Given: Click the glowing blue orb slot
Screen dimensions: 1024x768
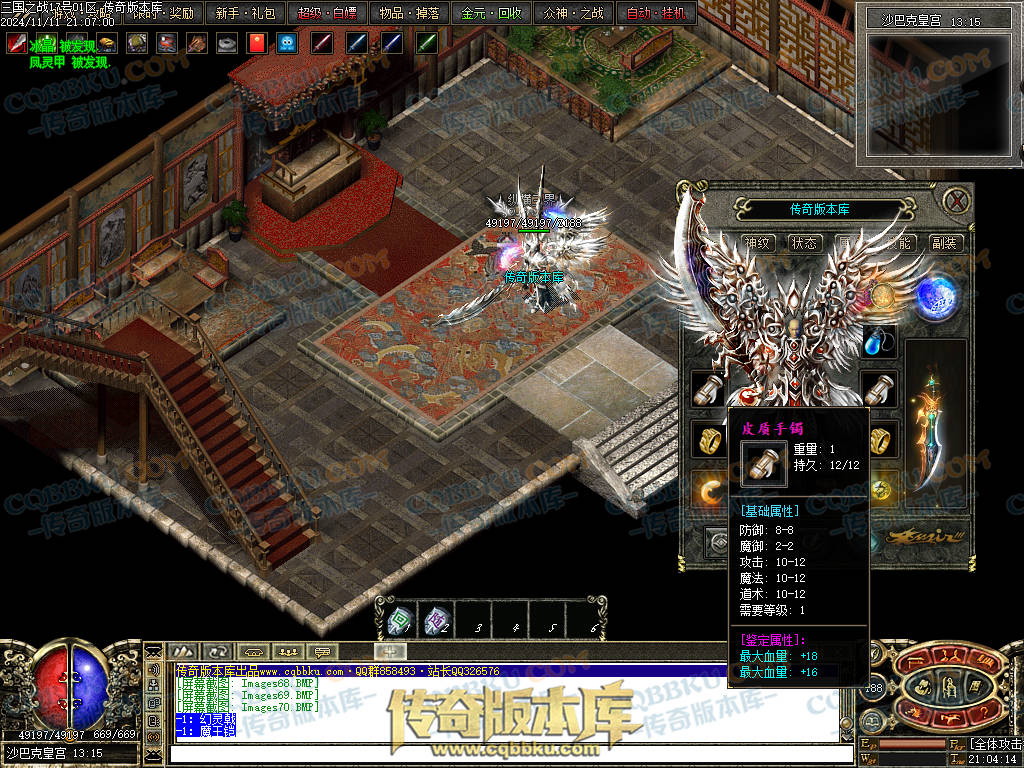Looking at the screenshot, I should [936, 296].
